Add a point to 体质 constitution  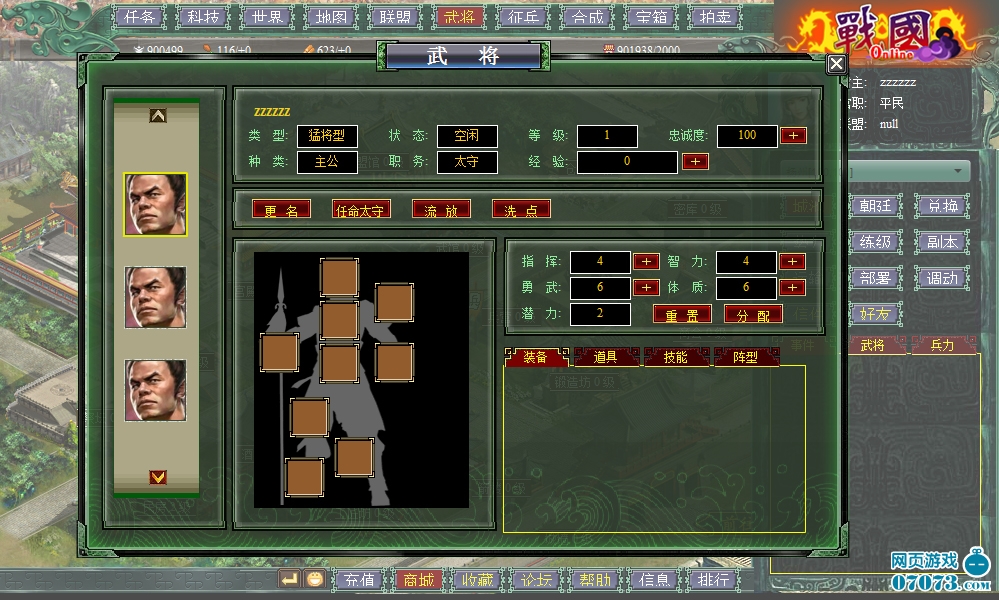pos(792,287)
